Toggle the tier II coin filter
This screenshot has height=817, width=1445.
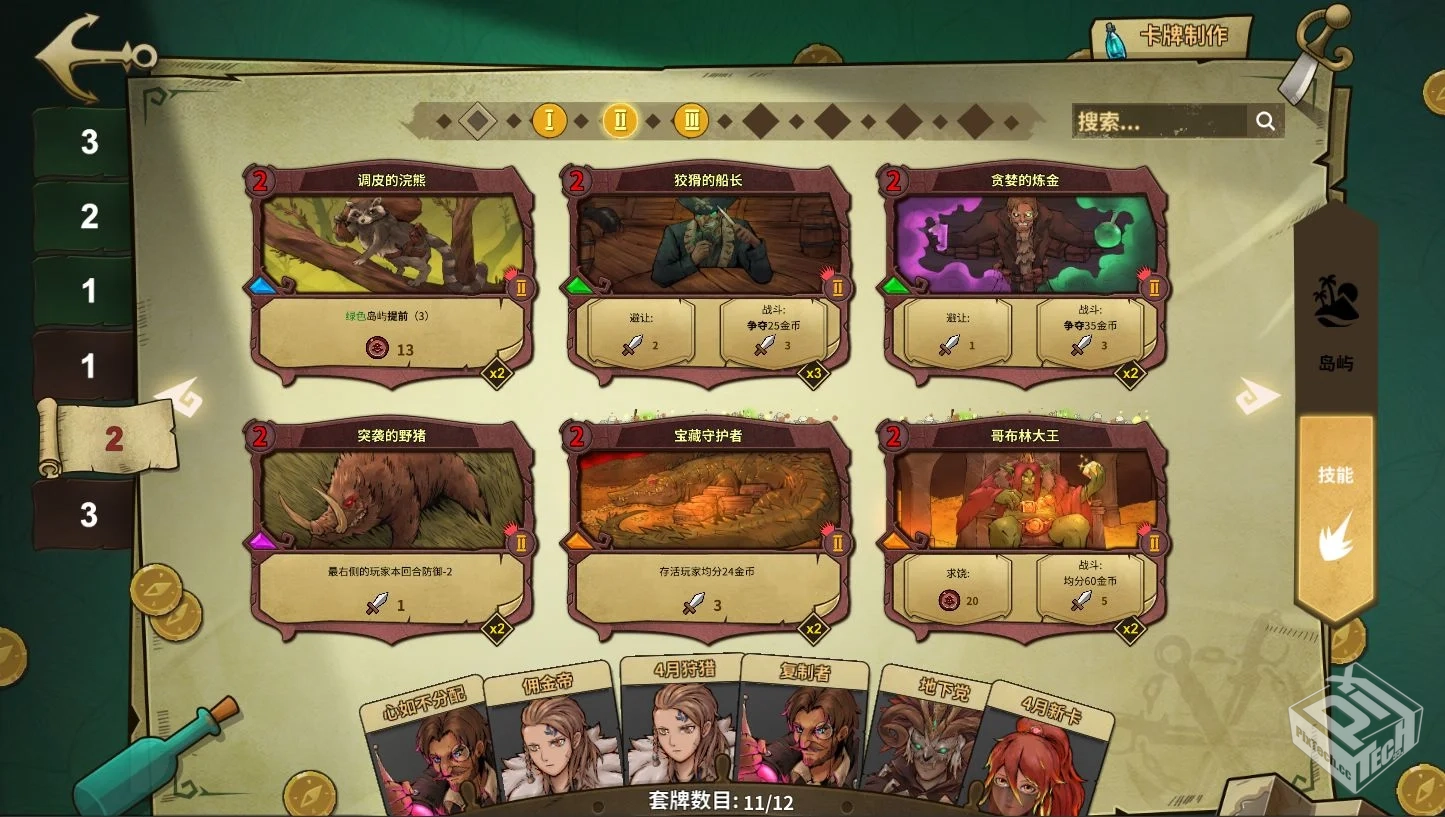click(x=621, y=120)
